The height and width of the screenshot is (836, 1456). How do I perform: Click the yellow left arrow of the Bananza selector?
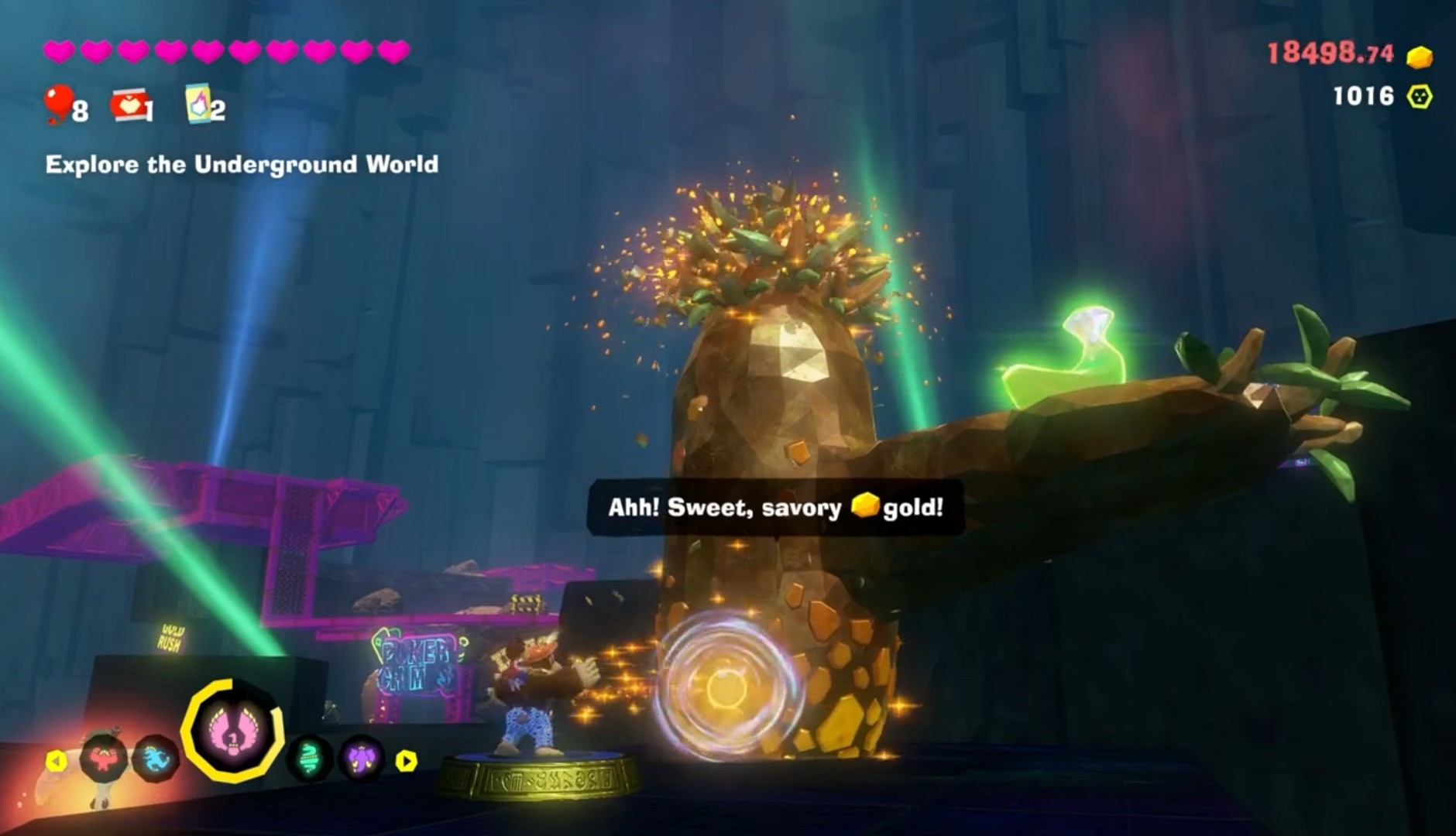(56, 761)
